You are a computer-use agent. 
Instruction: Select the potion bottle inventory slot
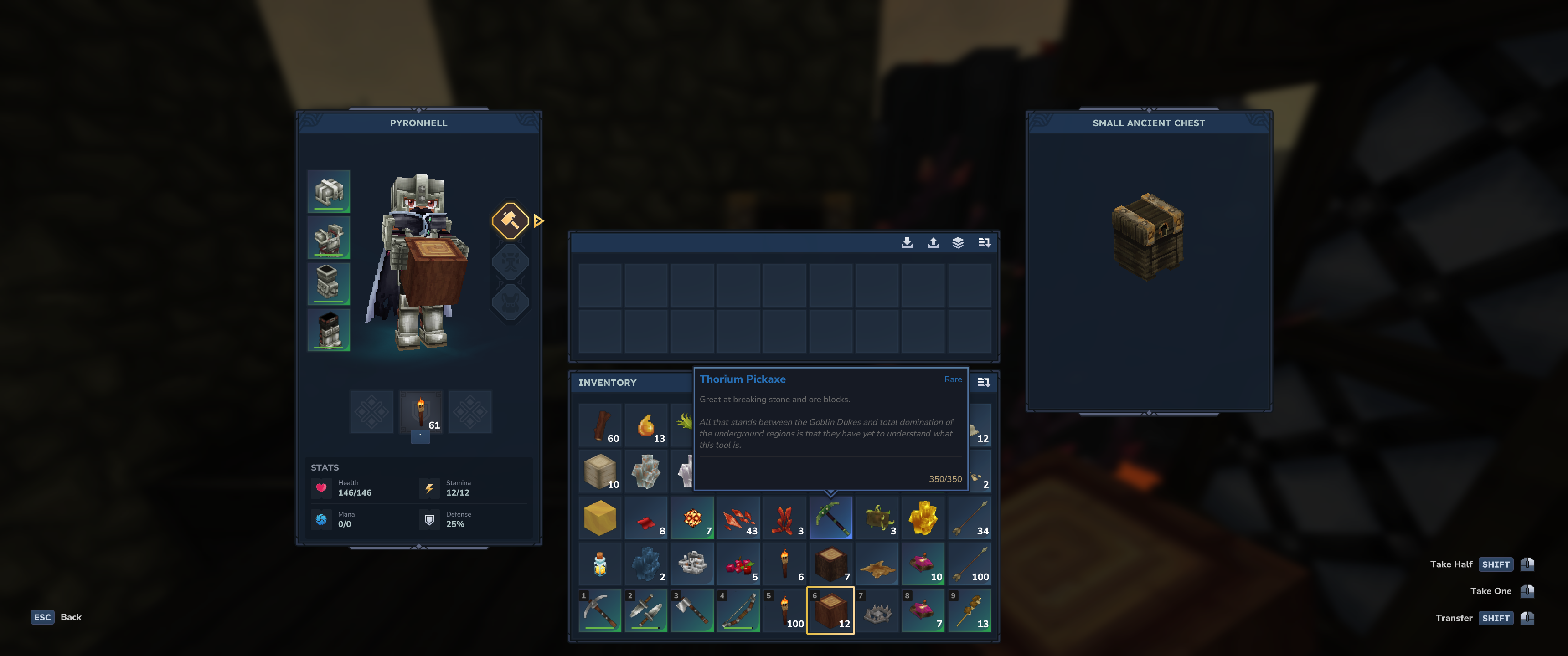pyautogui.click(x=599, y=564)
